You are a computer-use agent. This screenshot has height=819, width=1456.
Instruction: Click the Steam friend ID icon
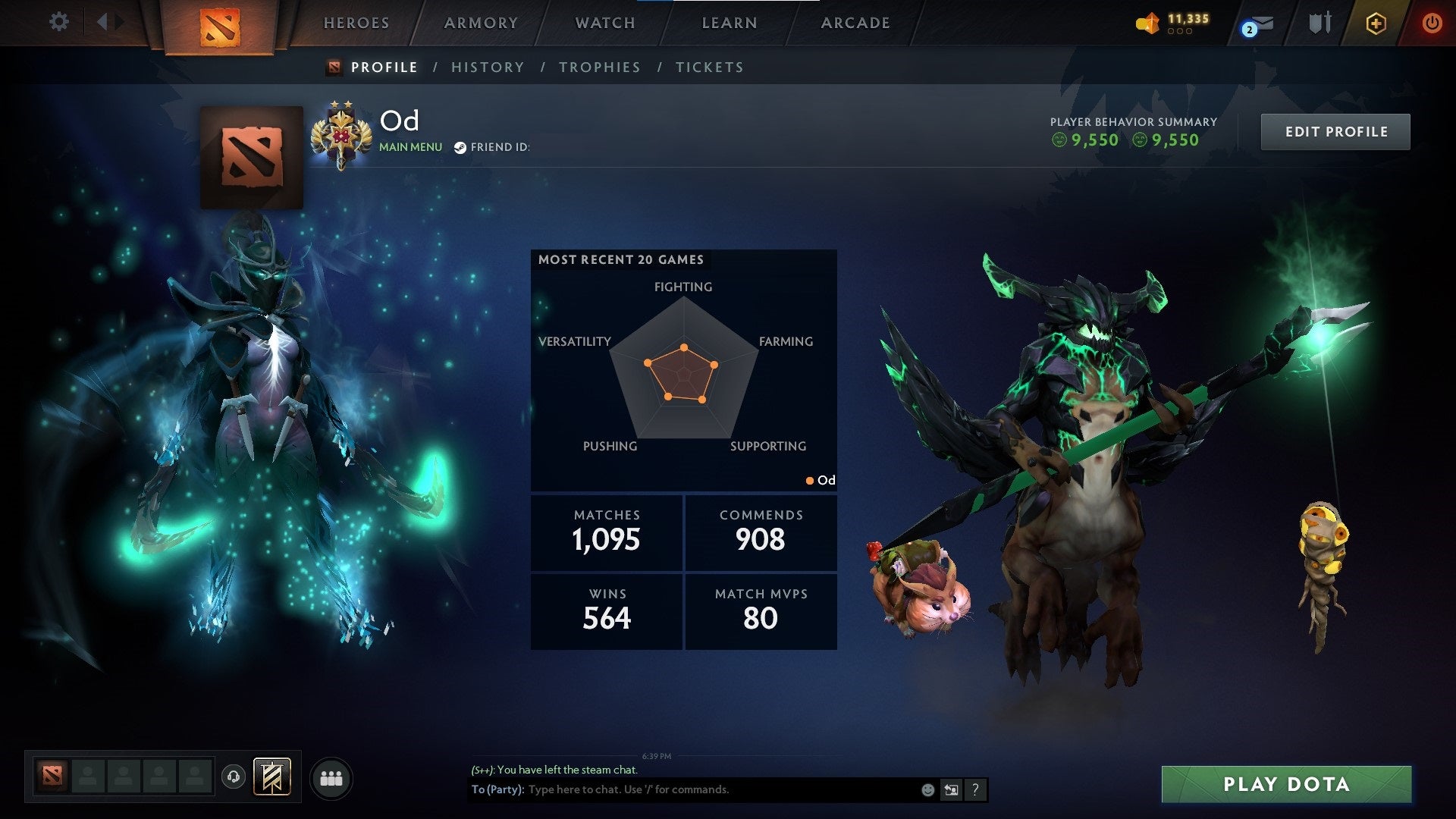[460, 149]
